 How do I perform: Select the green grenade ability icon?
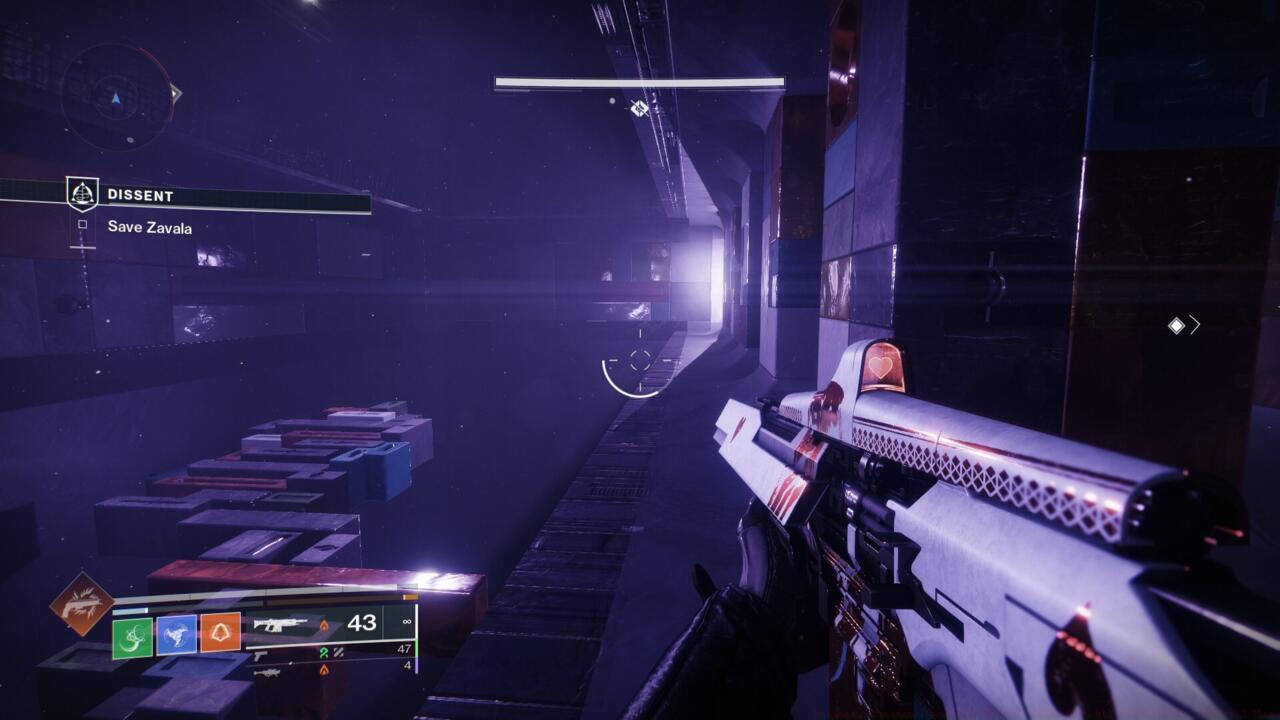tap(132, 636)
